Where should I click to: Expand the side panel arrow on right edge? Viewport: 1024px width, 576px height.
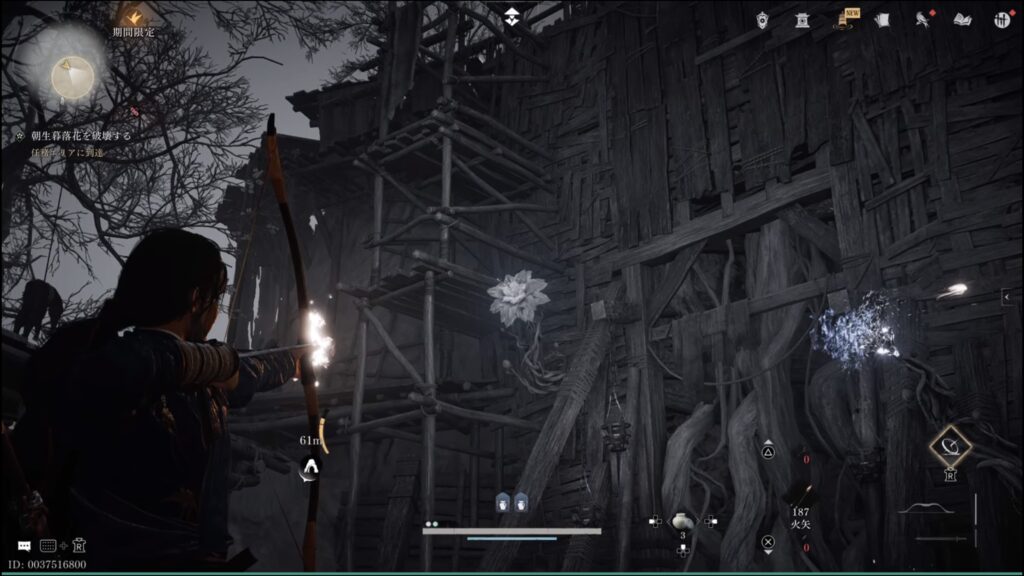(1006, 297)
